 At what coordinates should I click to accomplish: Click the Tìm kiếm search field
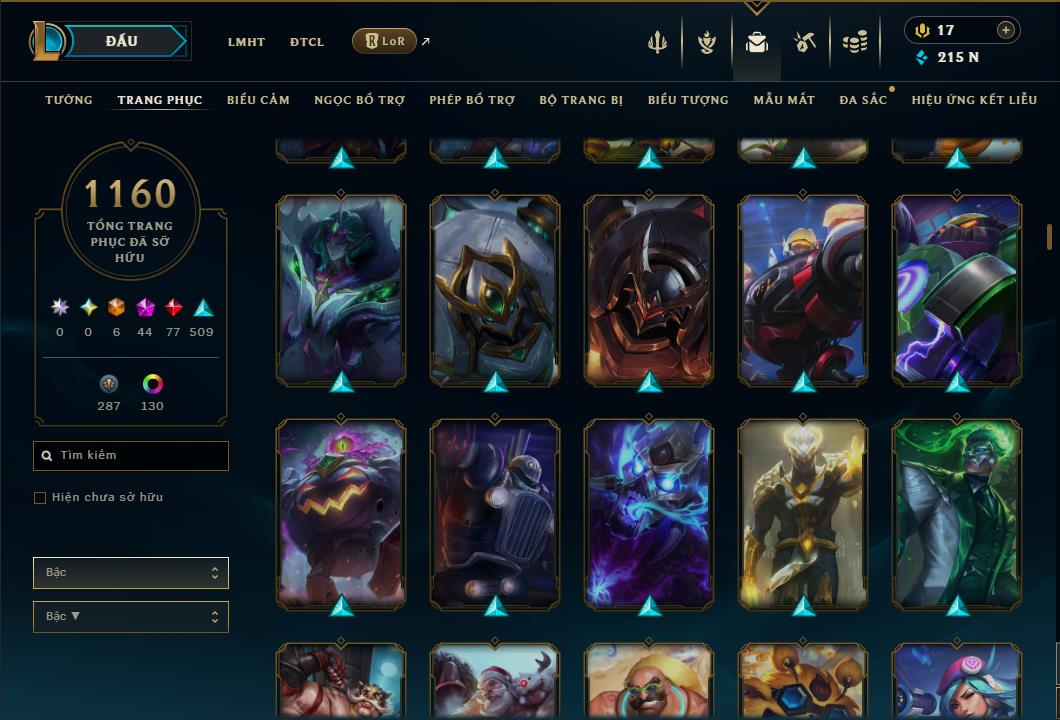tap(131, 456)
